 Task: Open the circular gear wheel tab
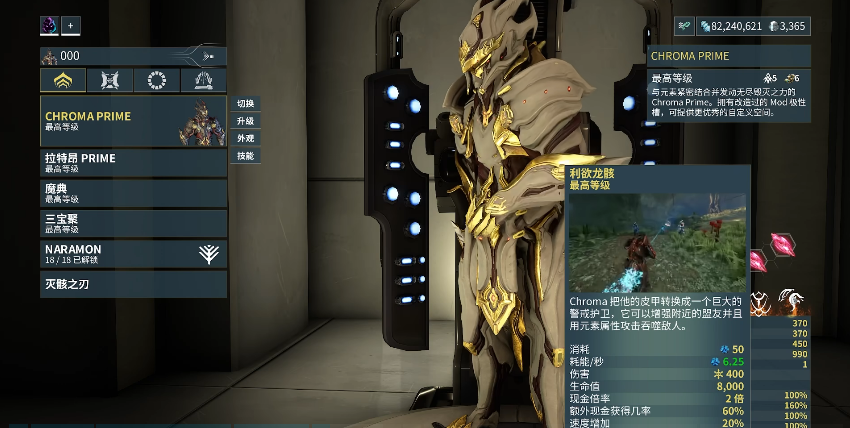click(156, 80)
